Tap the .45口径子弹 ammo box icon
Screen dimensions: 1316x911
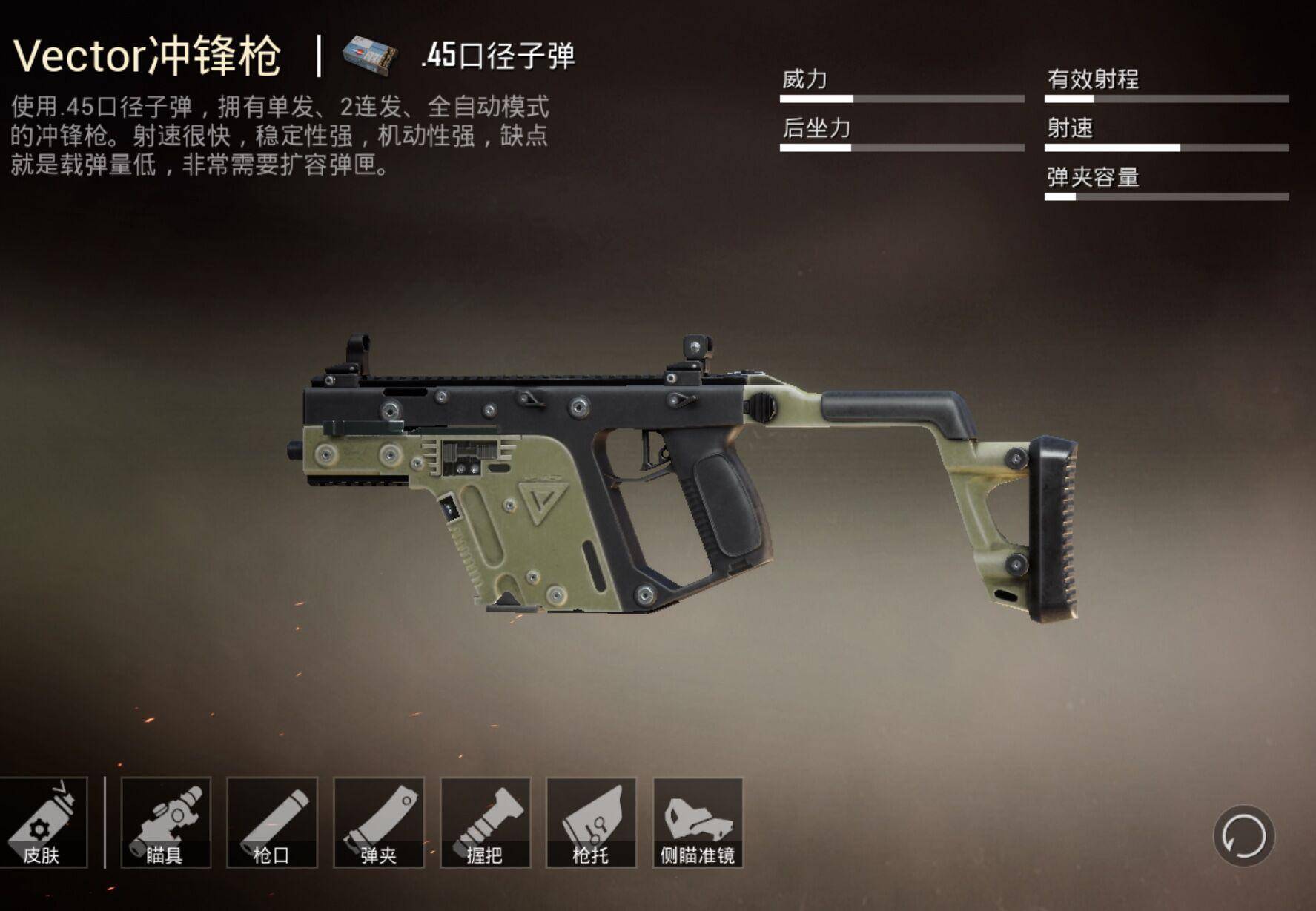[x=371, y=56]
